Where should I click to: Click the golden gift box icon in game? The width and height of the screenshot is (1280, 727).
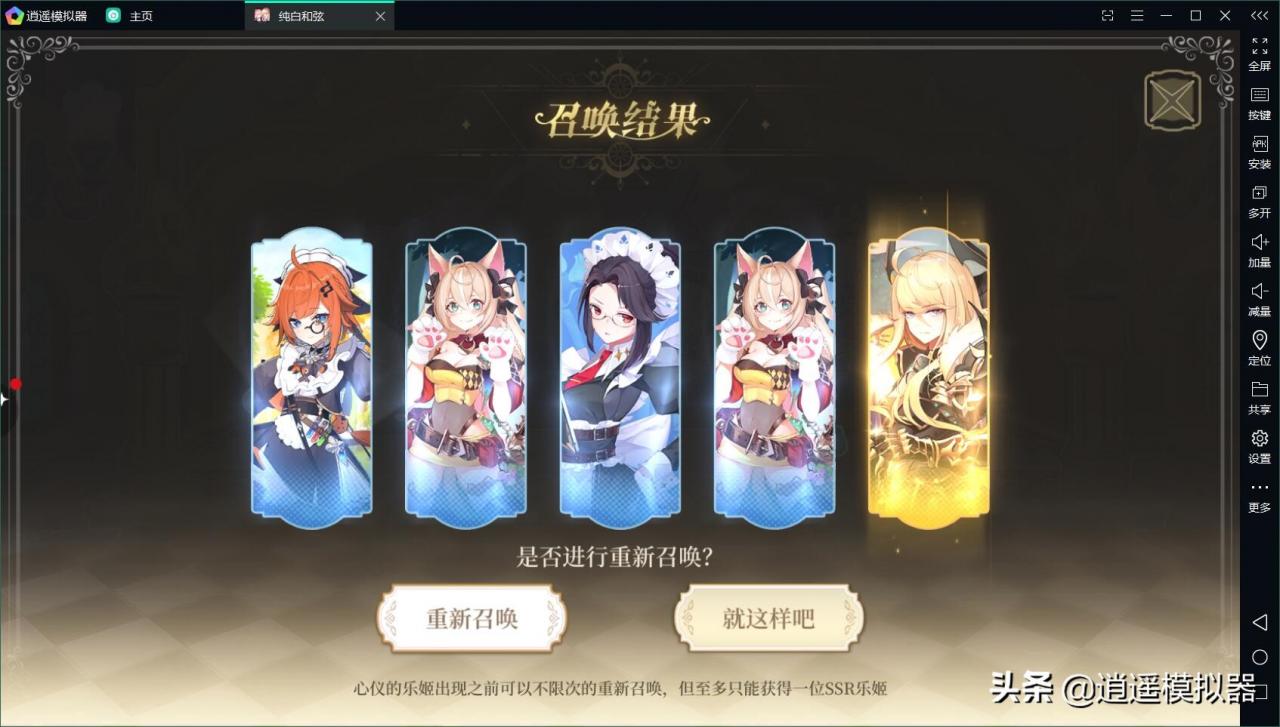(x=1171, y=100)
